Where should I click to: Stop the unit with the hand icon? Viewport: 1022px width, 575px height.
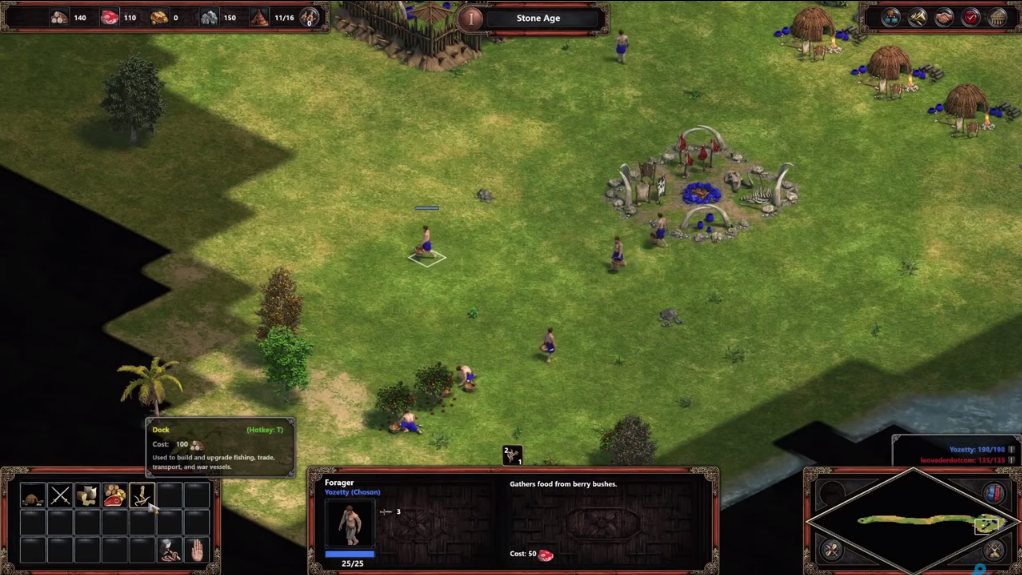click(x=197, y=549)
